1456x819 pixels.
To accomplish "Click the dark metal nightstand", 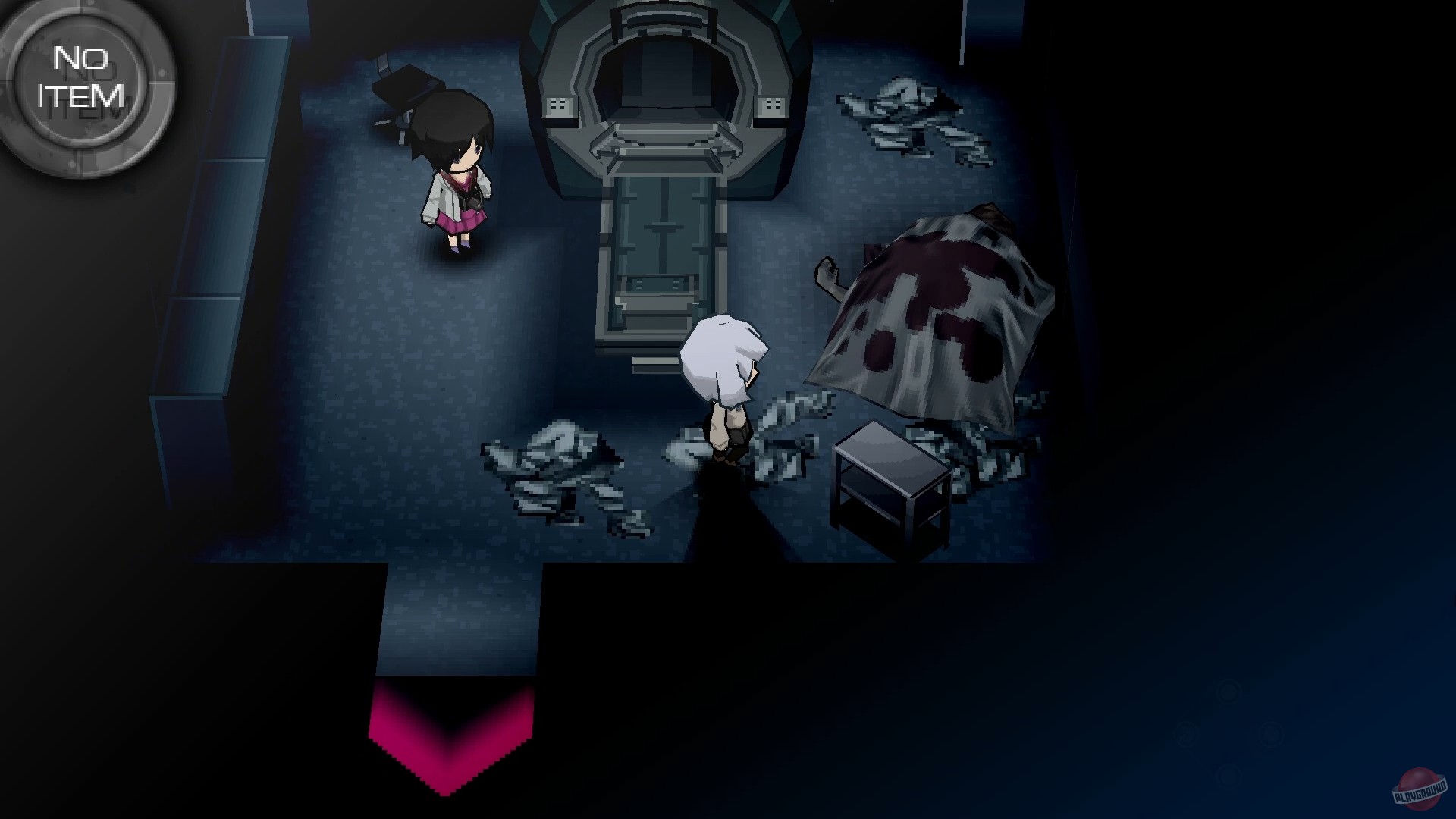I will pyautogui.click(x=891, y=478).
